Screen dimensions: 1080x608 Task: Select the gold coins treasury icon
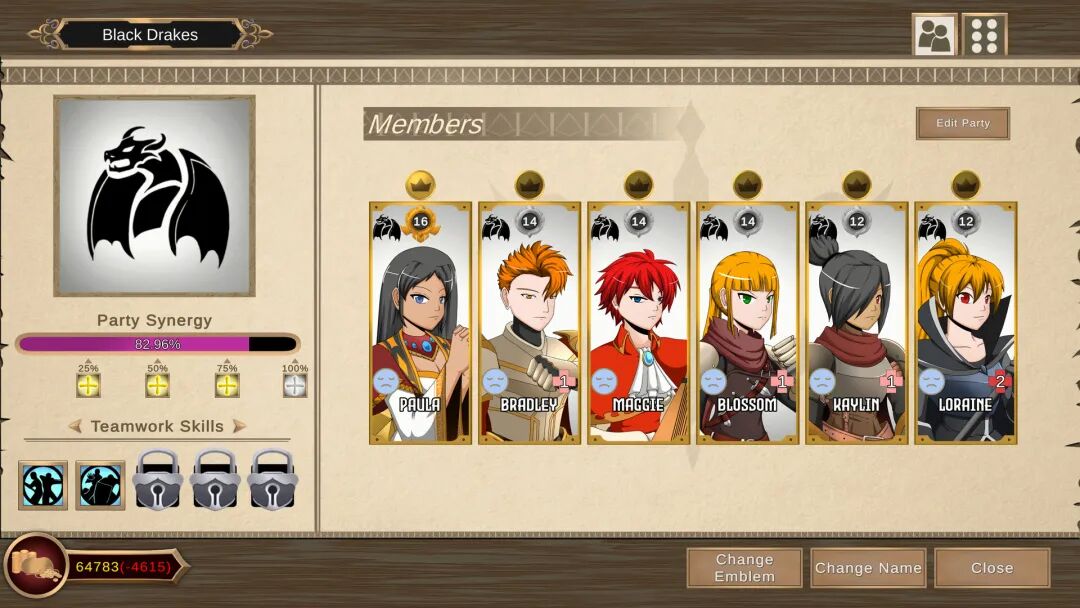pos(35,568)
